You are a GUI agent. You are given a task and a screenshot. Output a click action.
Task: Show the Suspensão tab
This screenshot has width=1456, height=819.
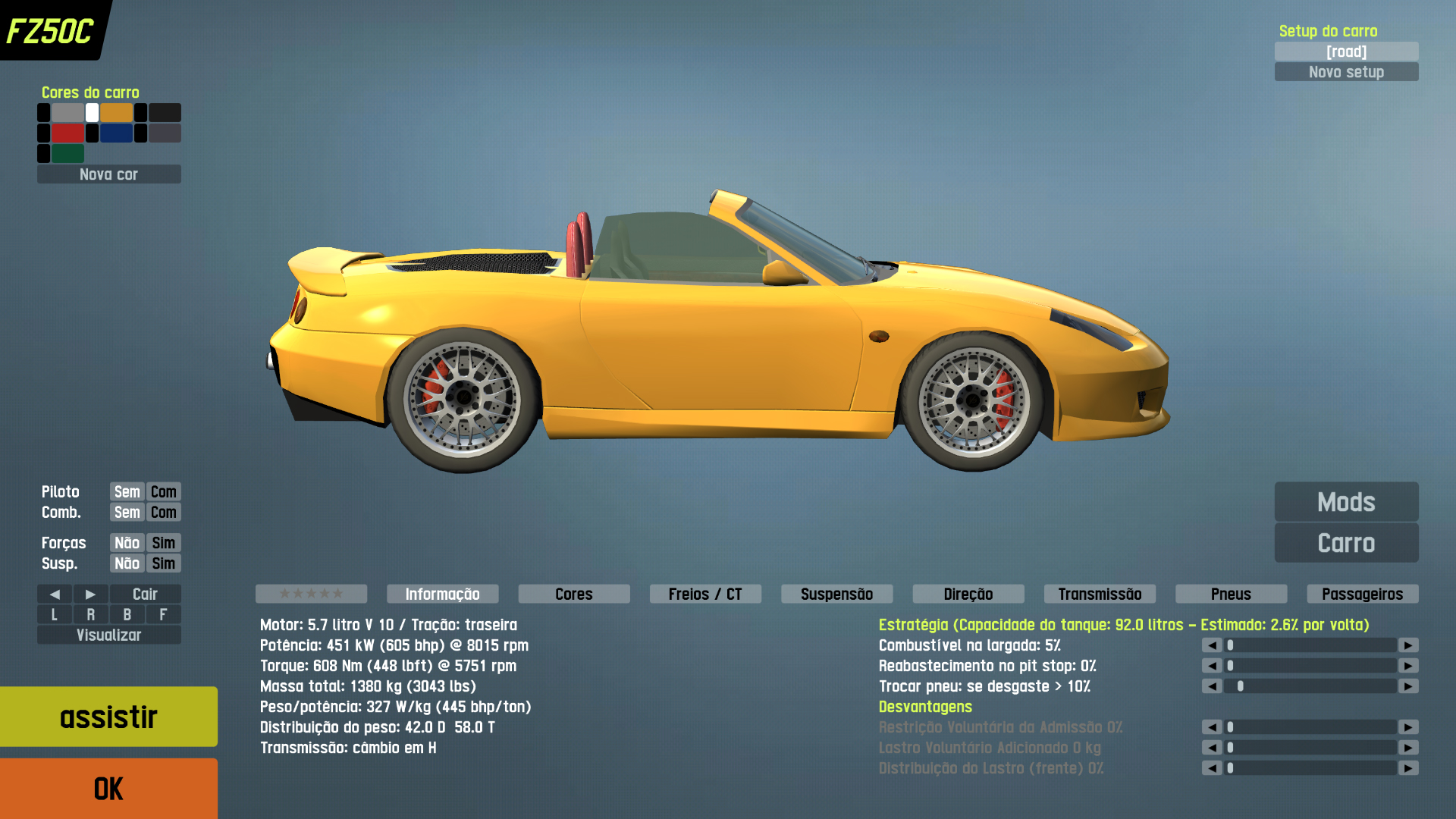click(836, 594)
